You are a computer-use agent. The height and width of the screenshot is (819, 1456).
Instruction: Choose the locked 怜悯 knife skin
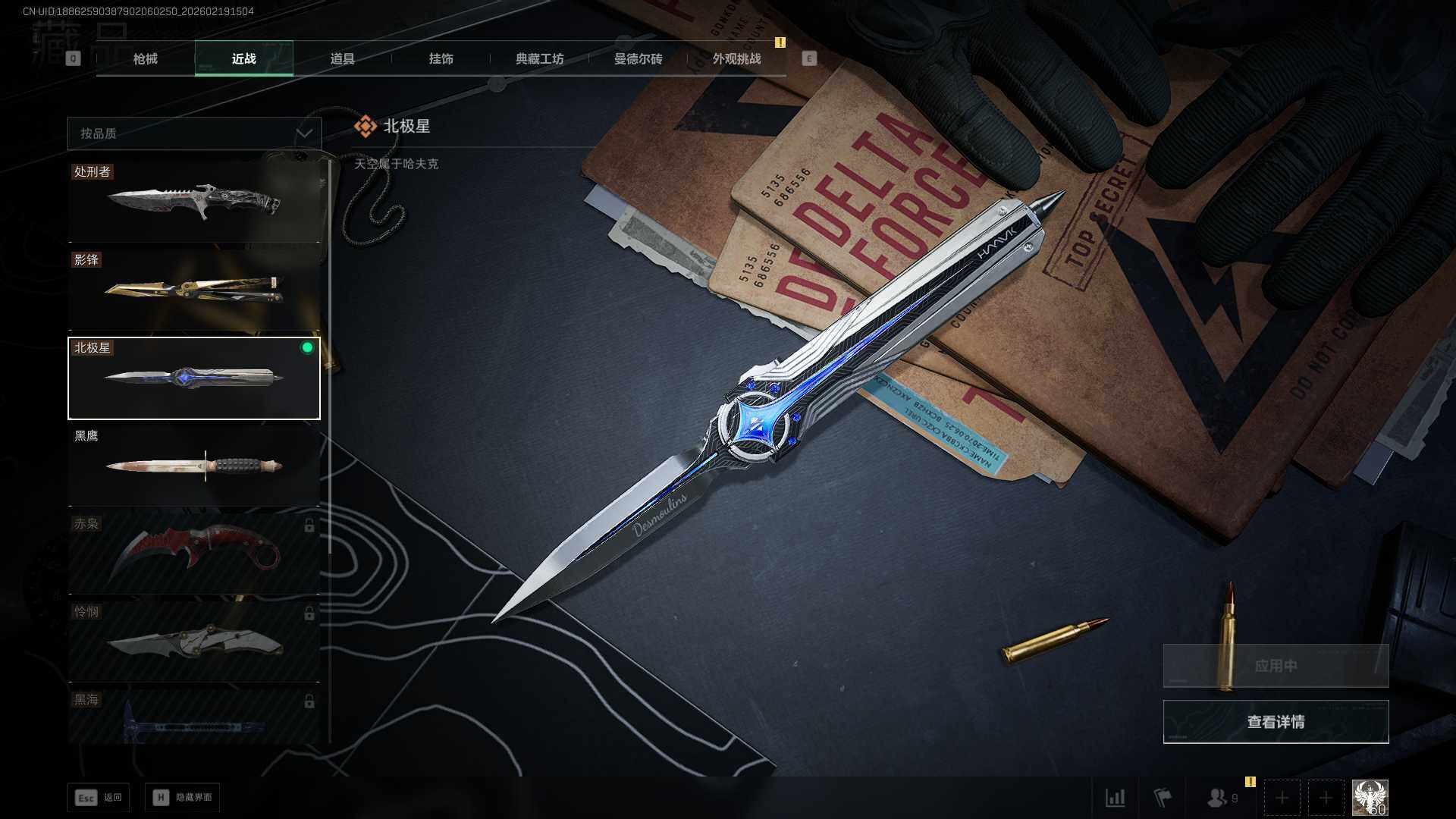tap(194, 642)
